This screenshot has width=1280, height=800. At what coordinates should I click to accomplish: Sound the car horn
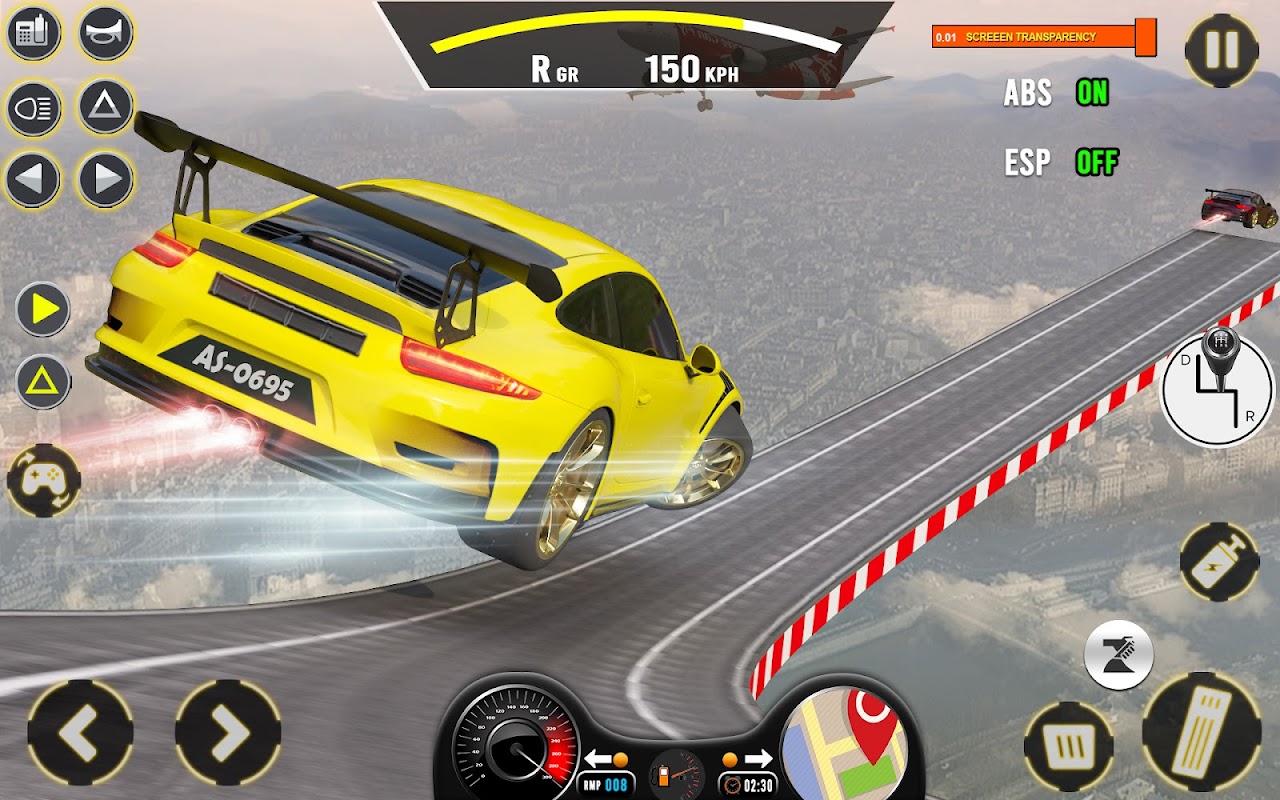point(105,33)
